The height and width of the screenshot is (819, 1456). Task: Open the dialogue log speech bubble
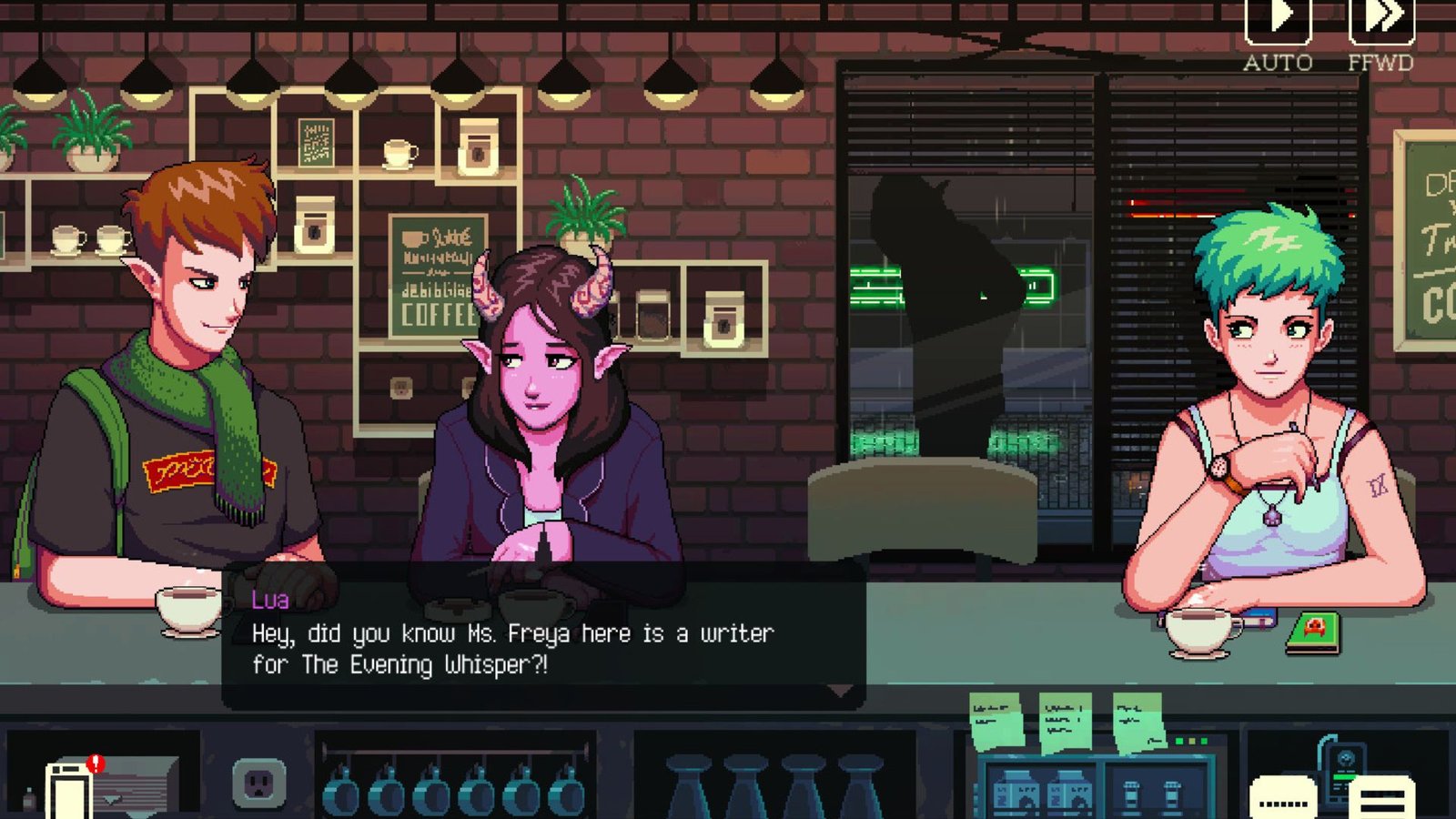[1283, 799]
